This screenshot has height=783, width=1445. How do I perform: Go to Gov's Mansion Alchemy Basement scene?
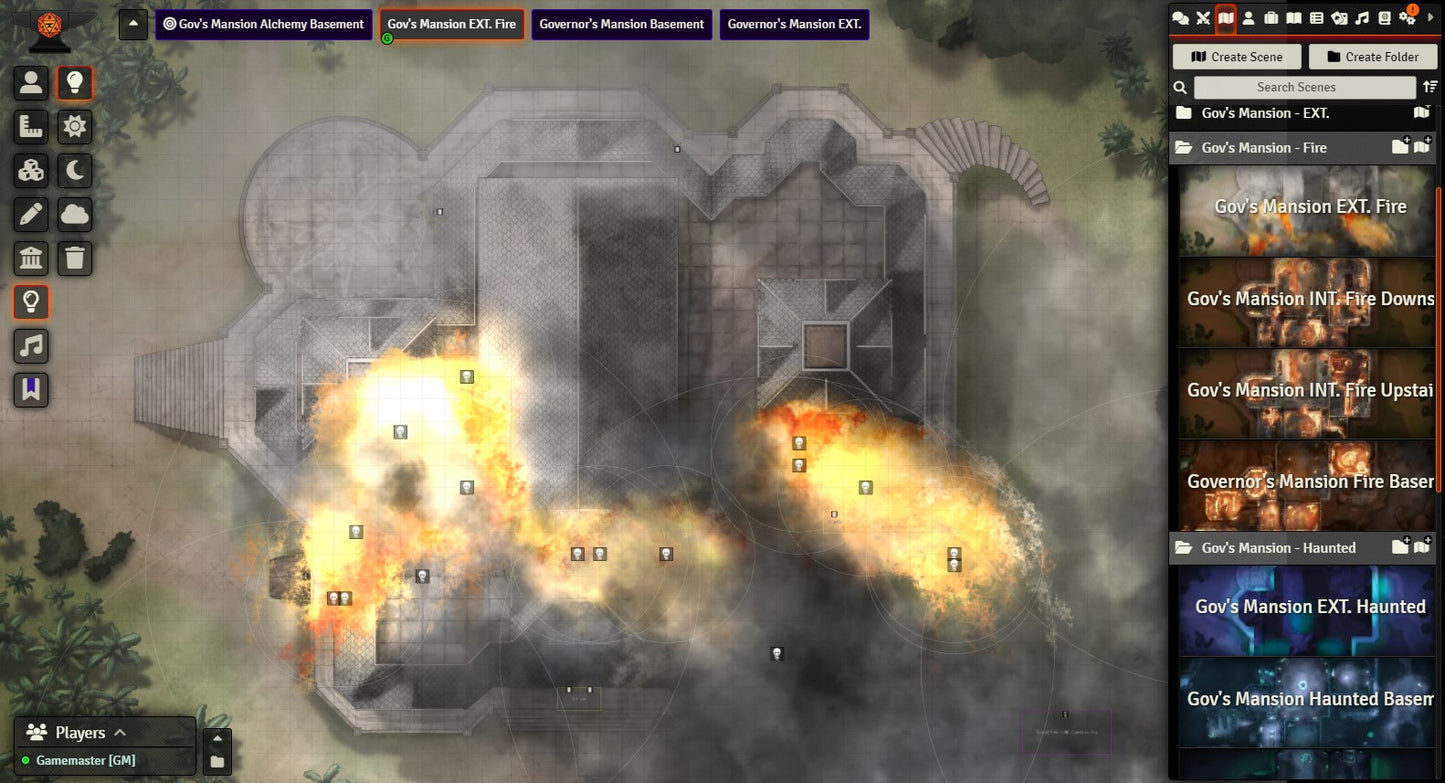tap(264, 25)
